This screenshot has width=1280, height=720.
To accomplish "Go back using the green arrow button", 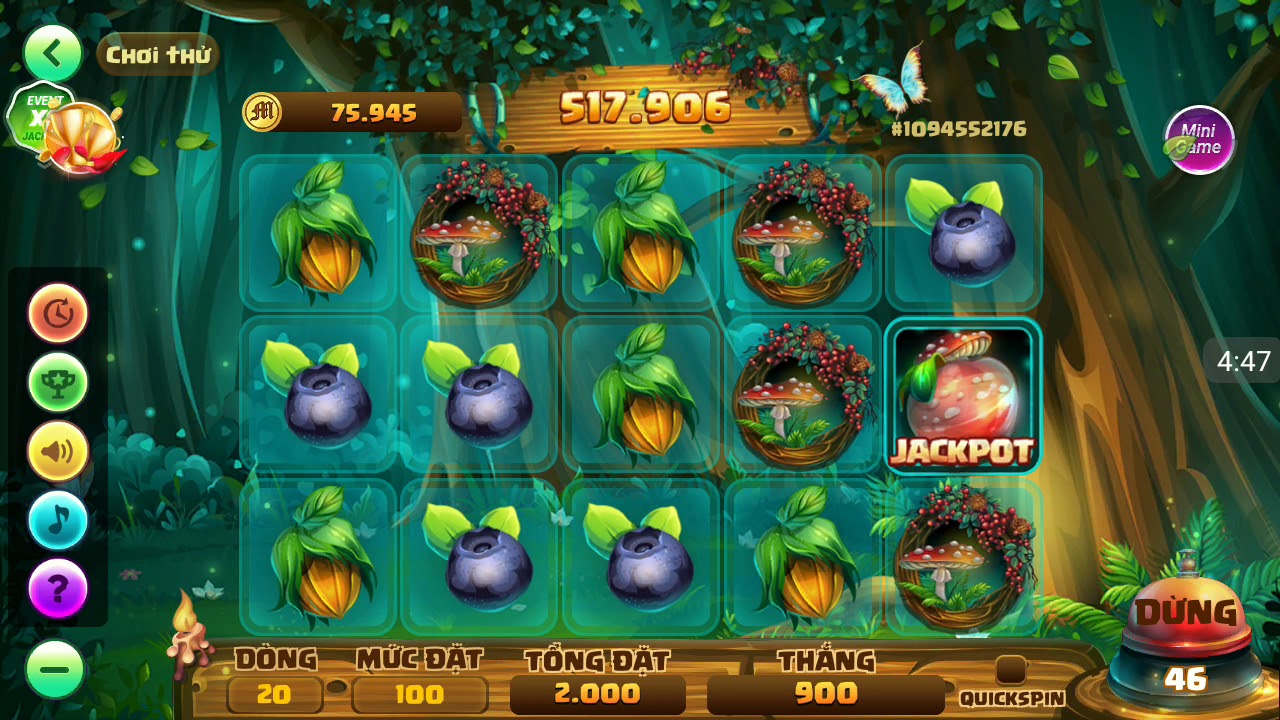I will (53, 53).
